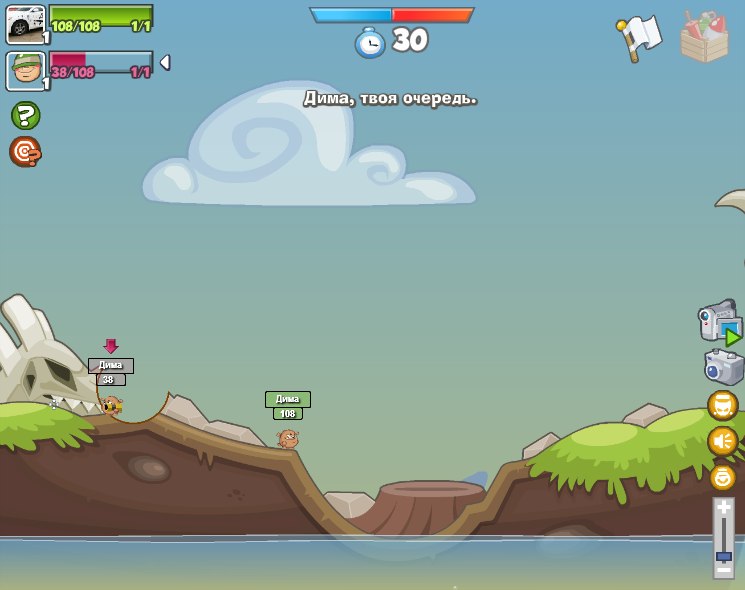Viewport: 745px width, 590px height.
Task: Collapse the team panel with white arrow
Action: 165,62
